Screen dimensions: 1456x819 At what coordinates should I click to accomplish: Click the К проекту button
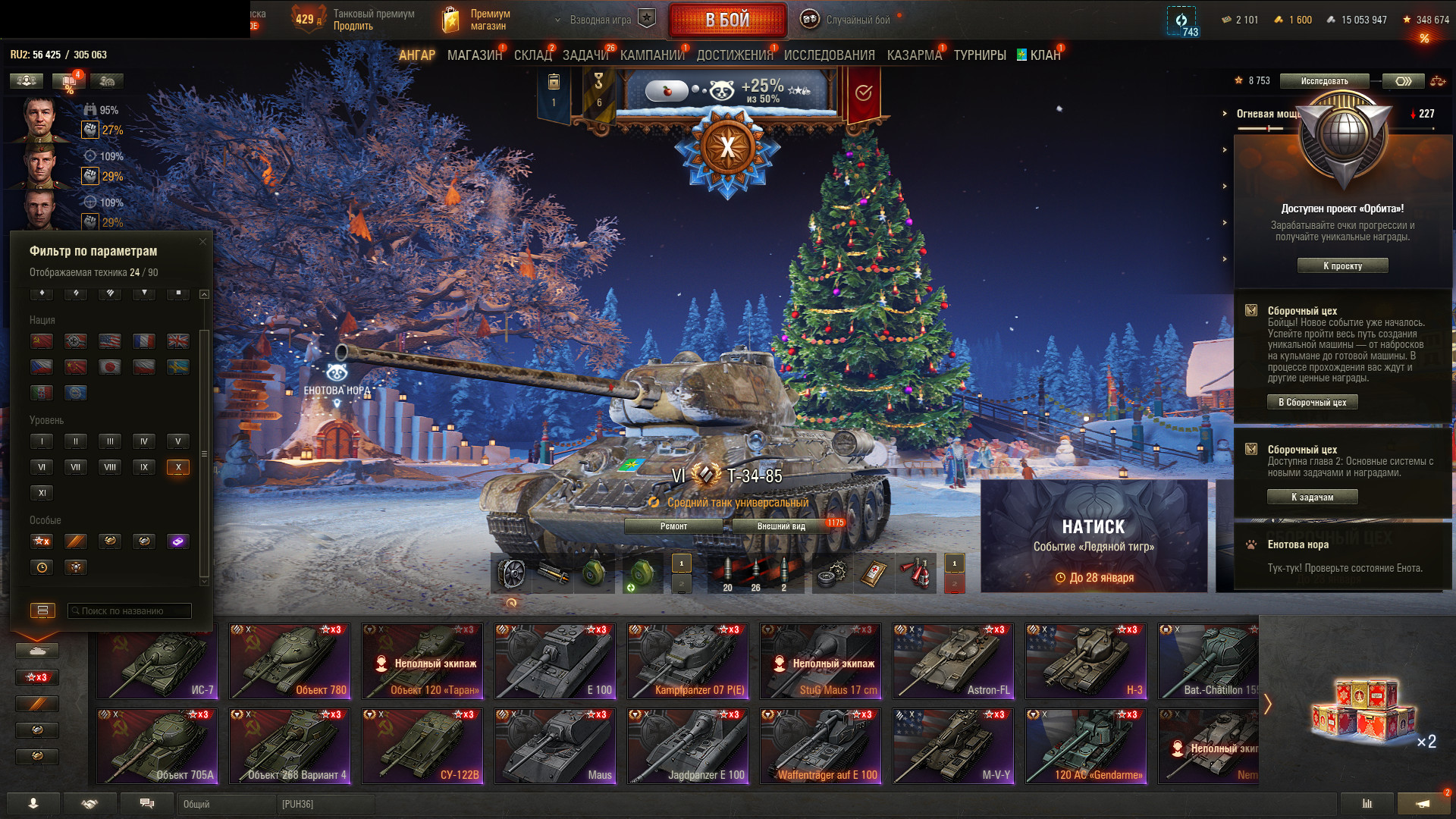point(1342,266)
